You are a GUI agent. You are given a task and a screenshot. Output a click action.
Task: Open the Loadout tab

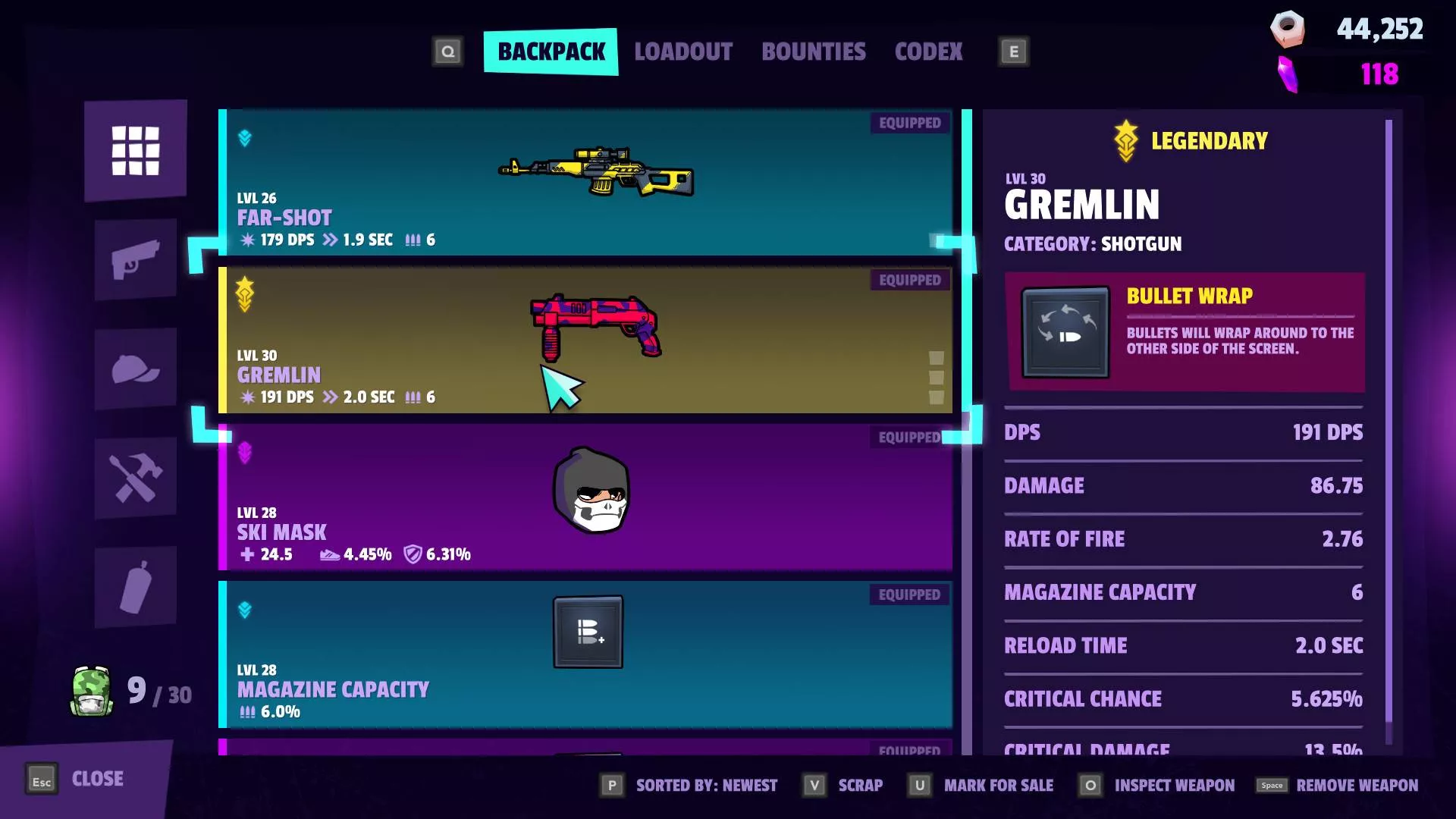coord(683,52)
